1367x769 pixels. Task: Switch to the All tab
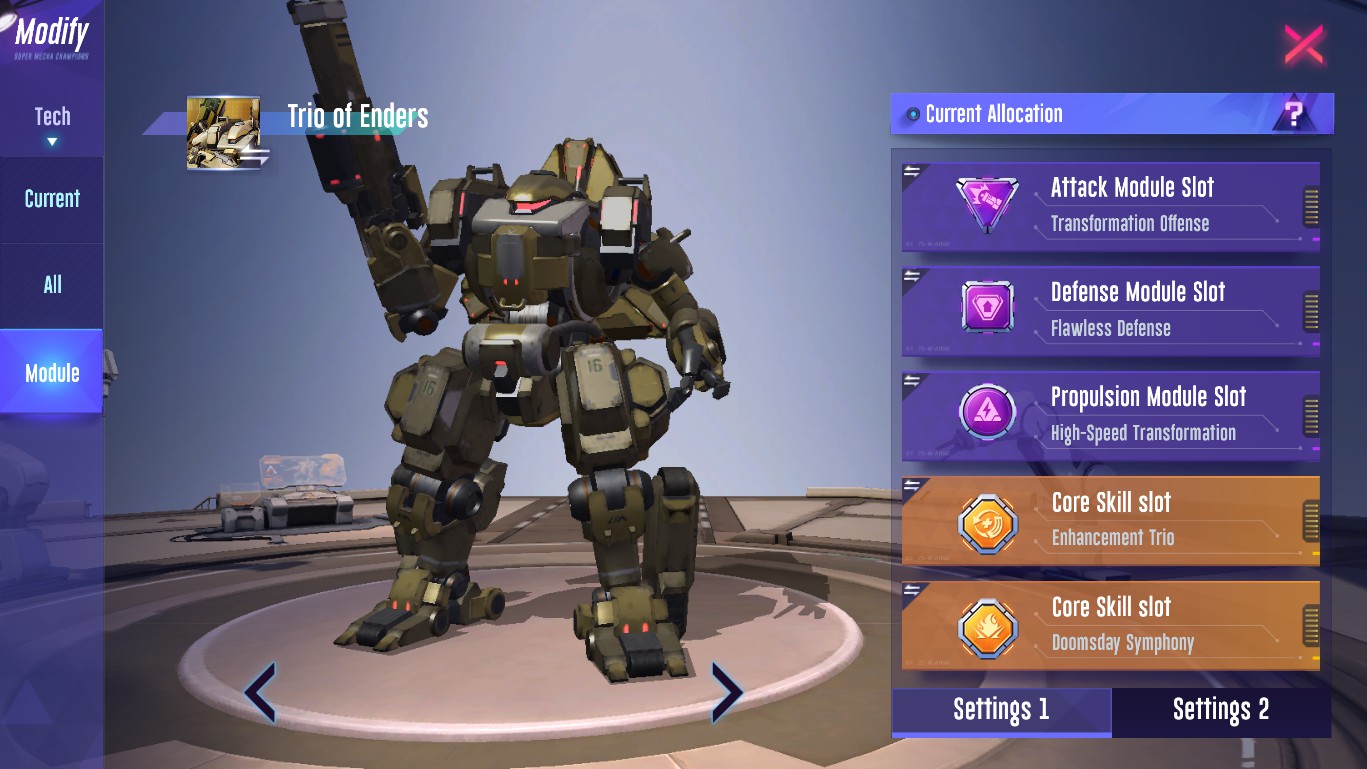coord(52,285)
